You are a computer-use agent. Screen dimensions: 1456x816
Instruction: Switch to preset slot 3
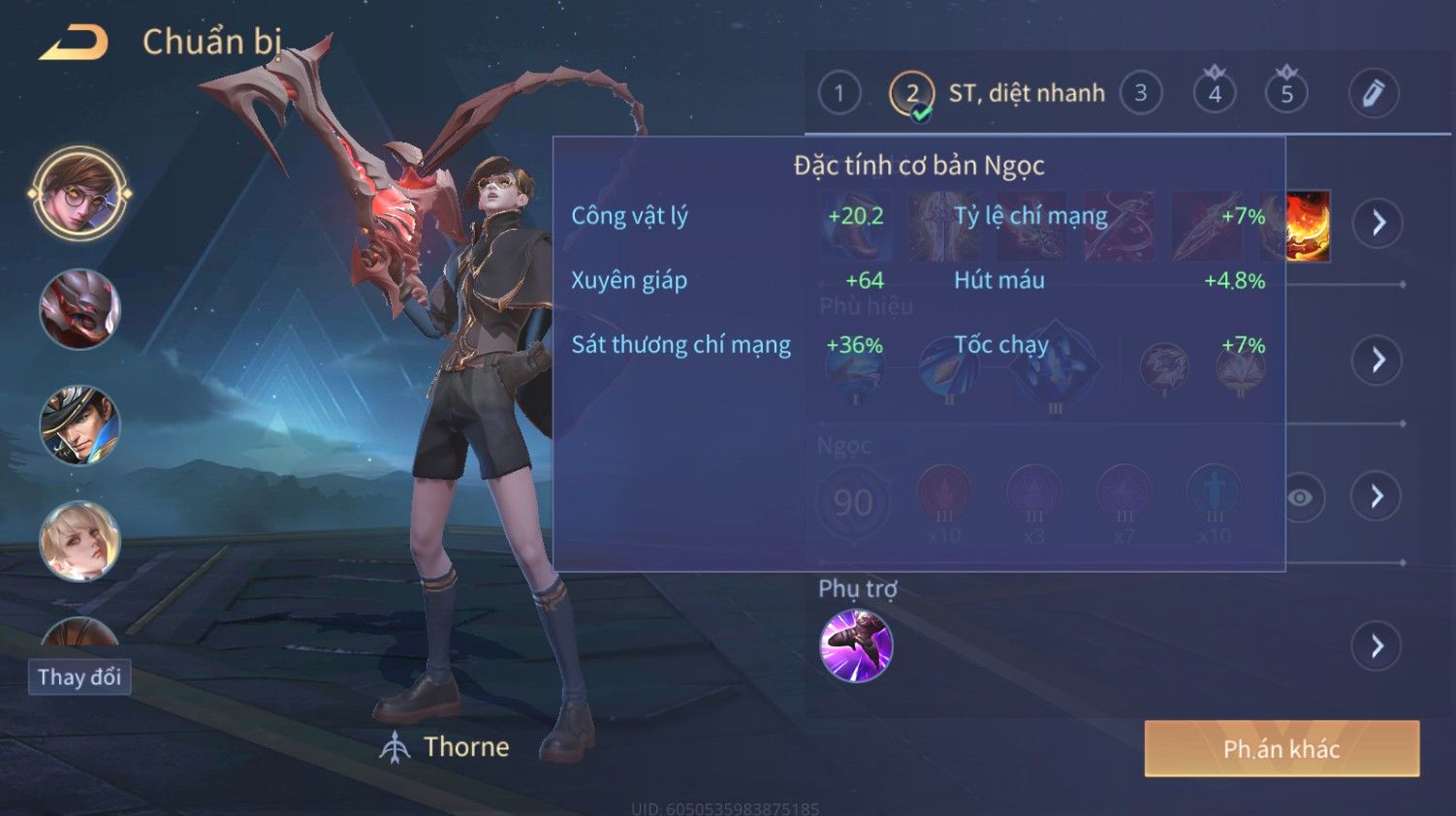(1141, 94)
